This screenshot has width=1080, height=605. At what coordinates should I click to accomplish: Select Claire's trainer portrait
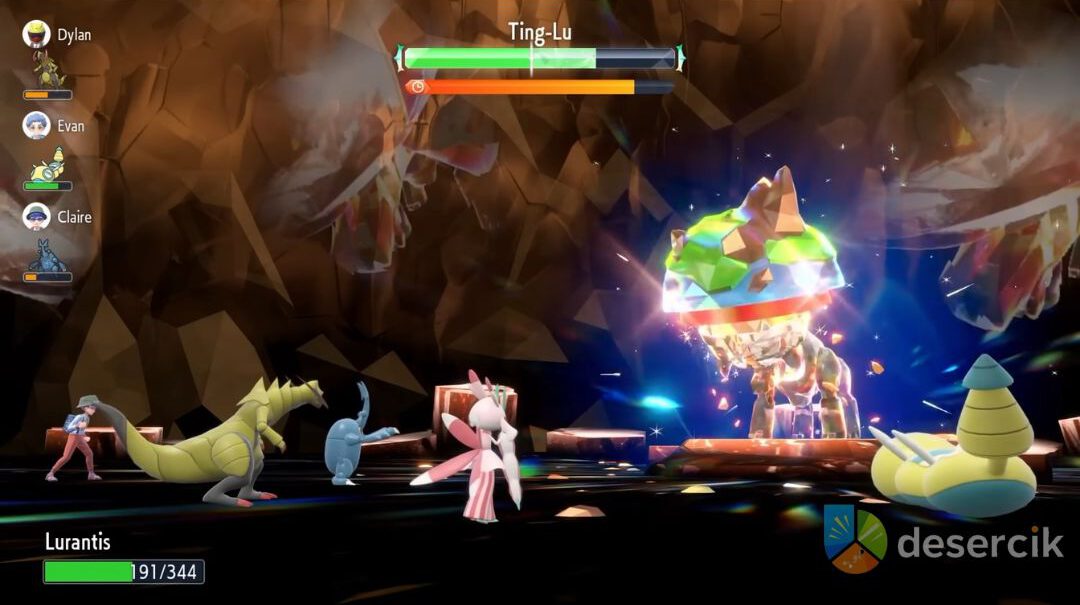coord(37,217)
